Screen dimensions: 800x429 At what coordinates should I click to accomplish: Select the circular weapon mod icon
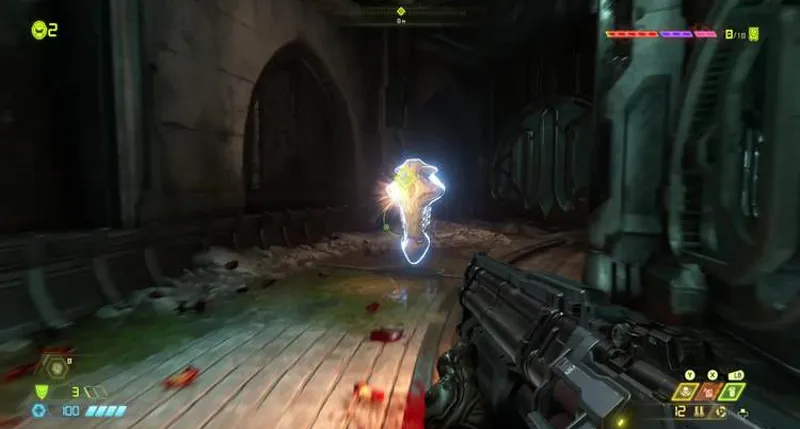pyautogui.click(x=721, y=410)
